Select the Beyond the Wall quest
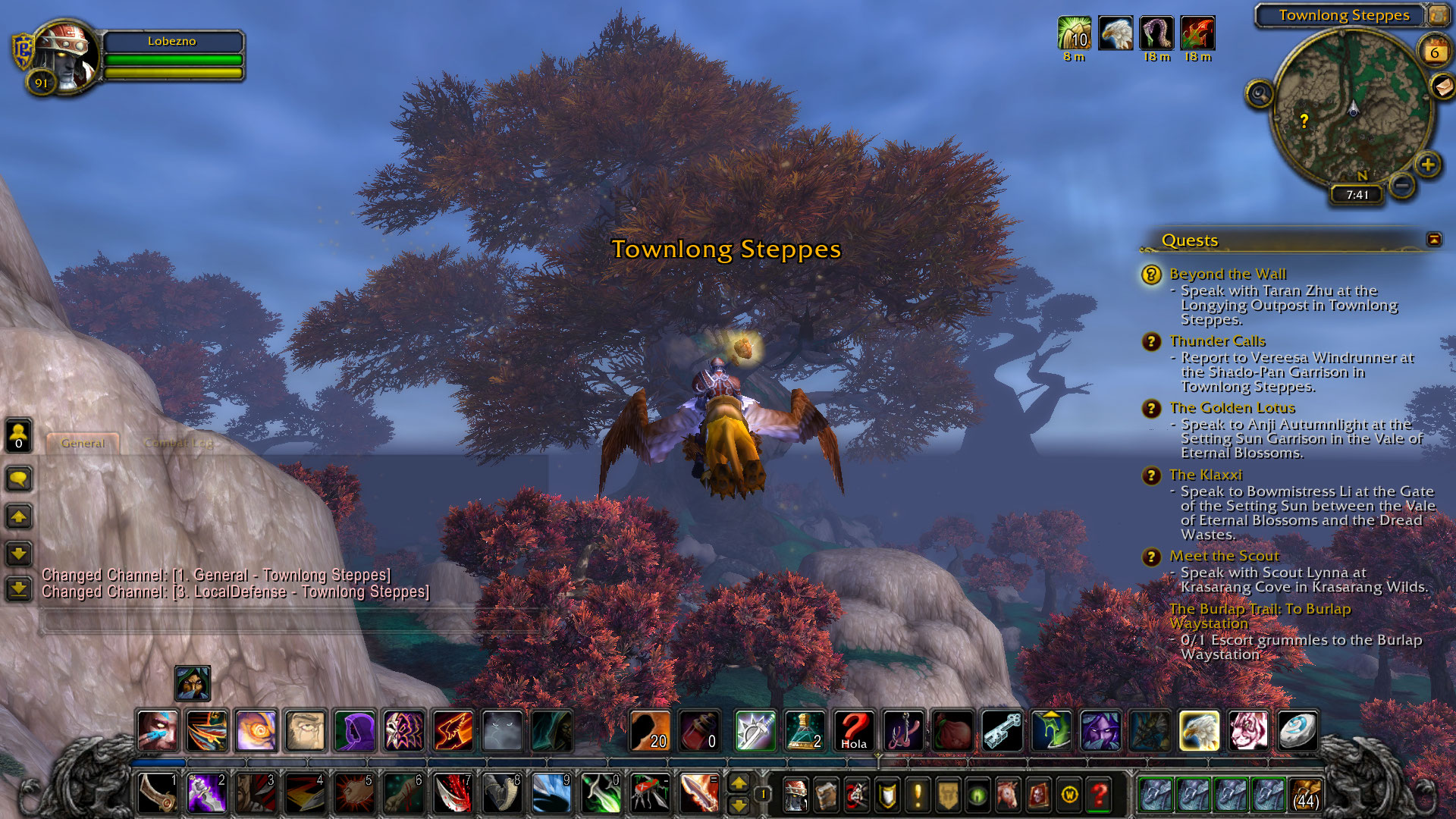The width and height of the screenshot is (1456, 819). coord(1227,274)
